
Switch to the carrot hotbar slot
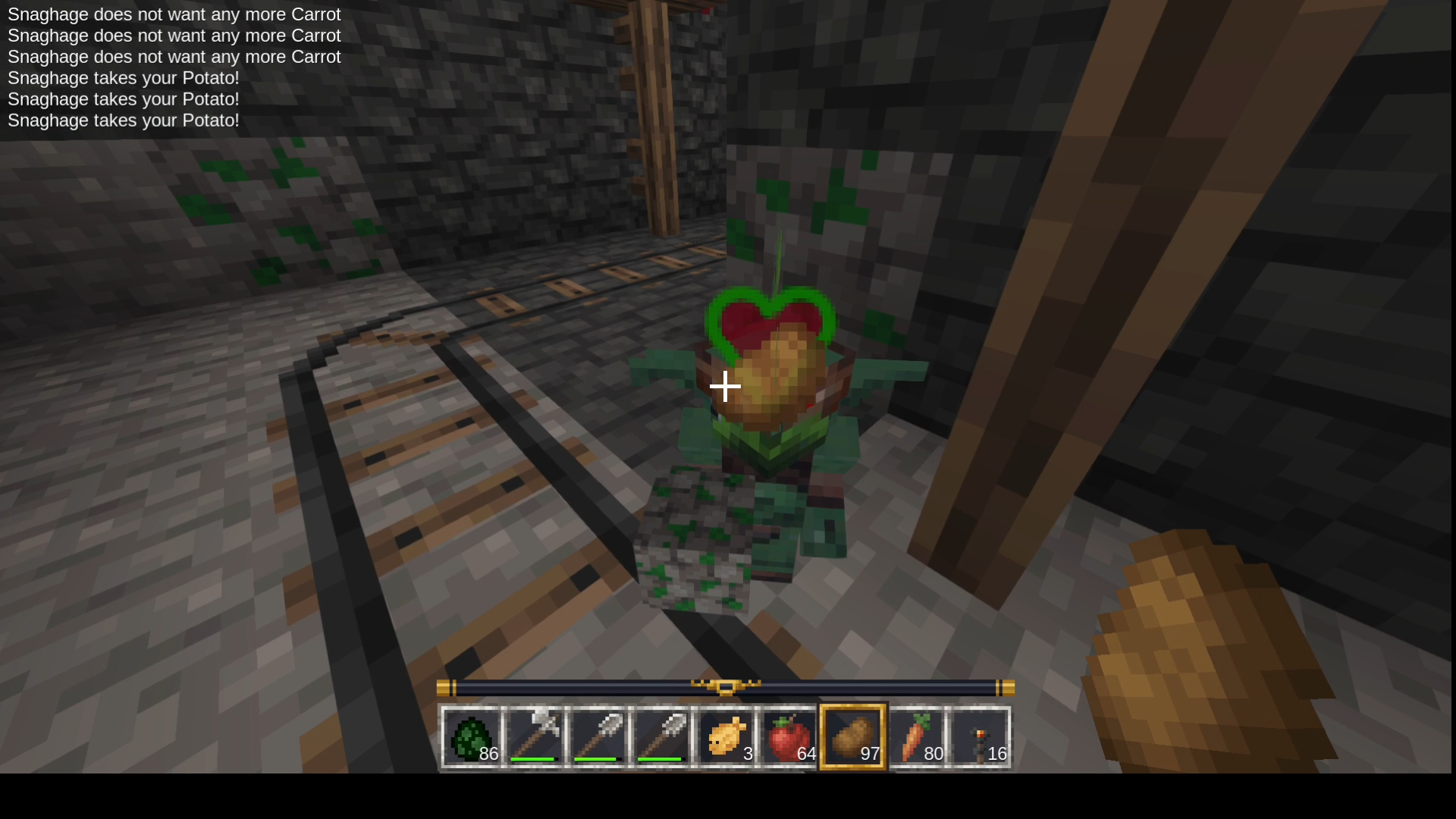click(x=916, y=737)
